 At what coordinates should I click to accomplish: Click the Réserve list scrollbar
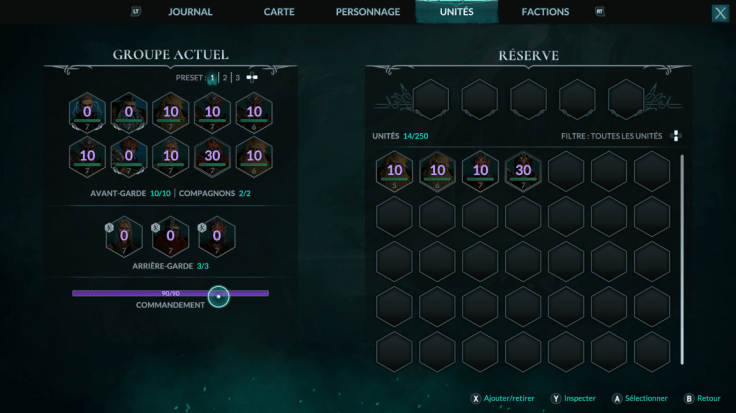(x=683, y=260)
